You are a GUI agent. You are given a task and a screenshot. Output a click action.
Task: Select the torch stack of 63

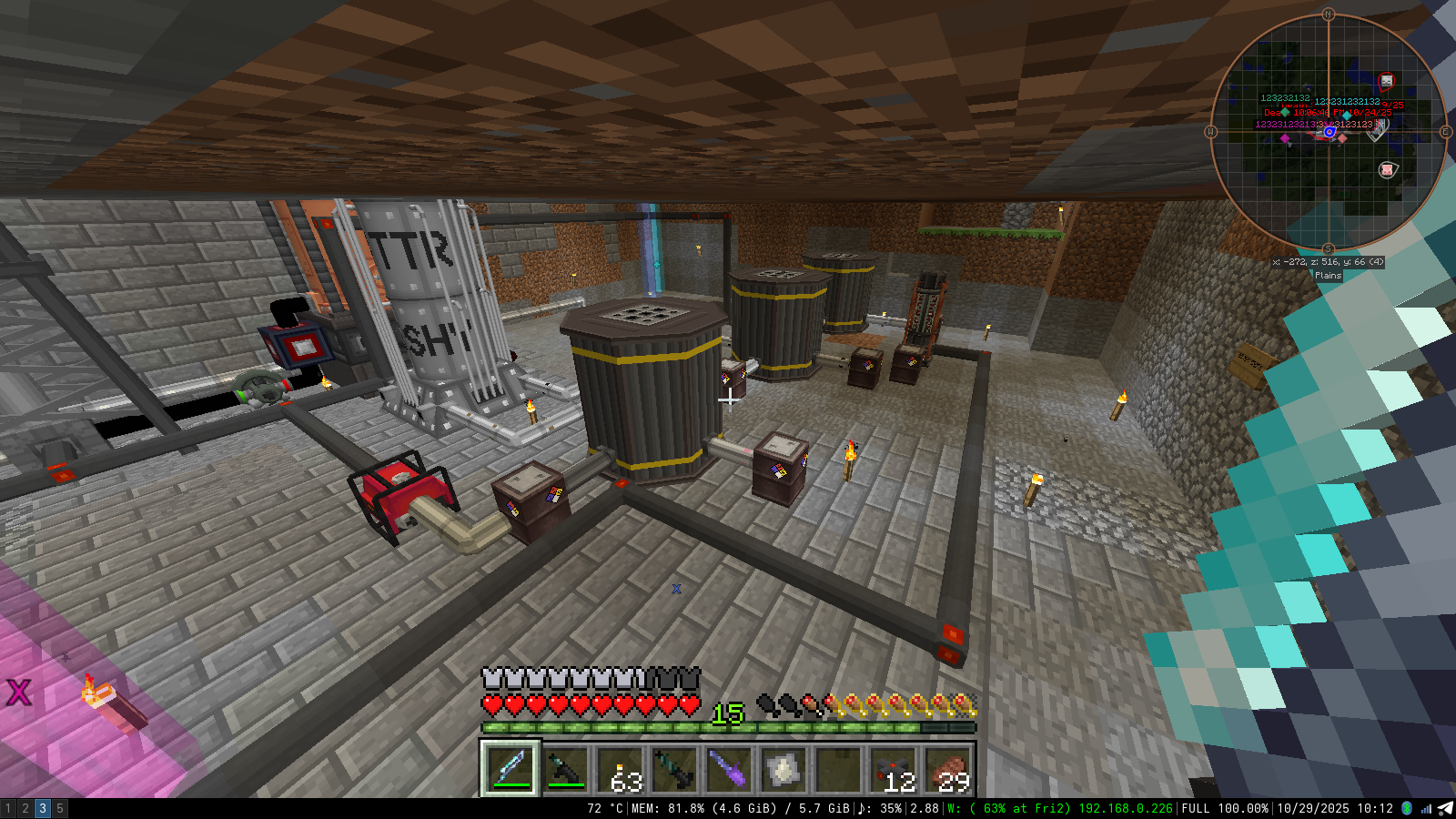(620, 770)
